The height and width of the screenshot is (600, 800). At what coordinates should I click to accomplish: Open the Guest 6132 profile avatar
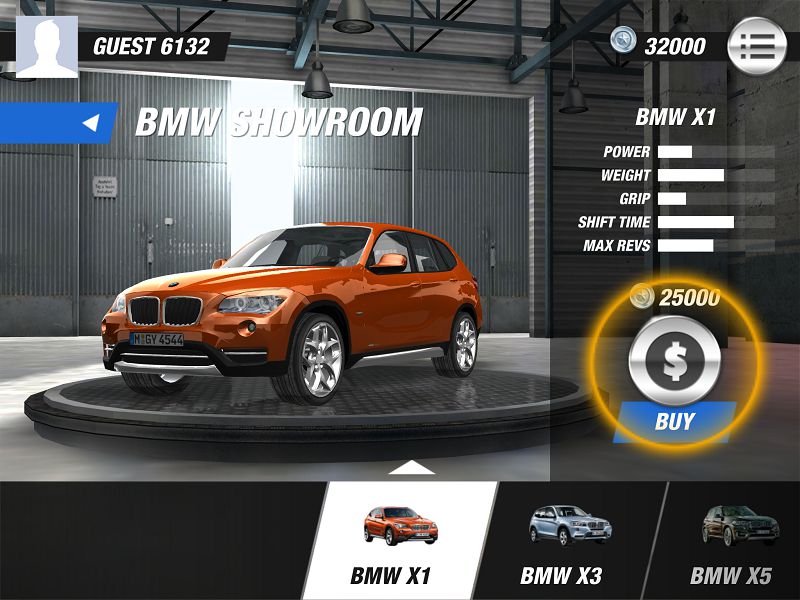(47, 47)
